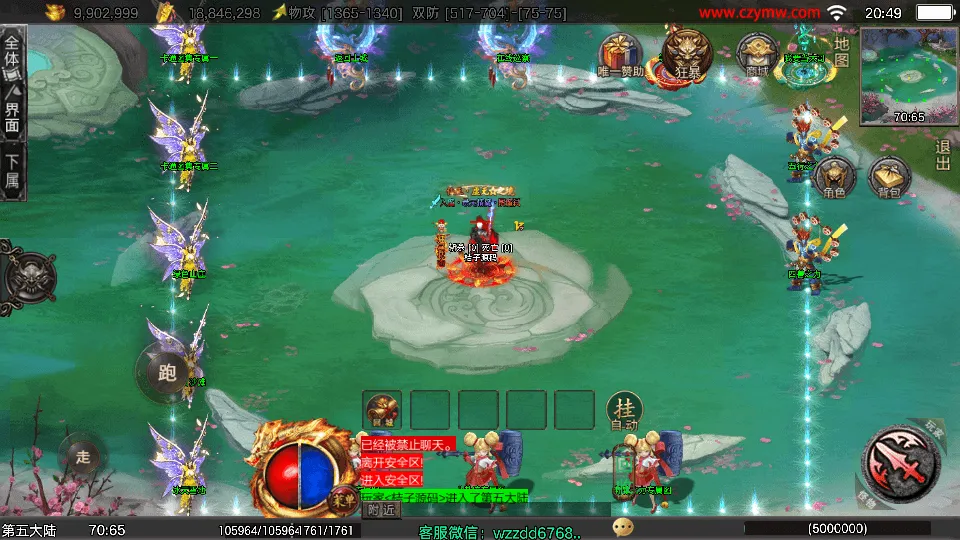Viewport: 960px width, 540px height.
Task: Switch to 跑 run movement mode
Action: tap(166, 374)
